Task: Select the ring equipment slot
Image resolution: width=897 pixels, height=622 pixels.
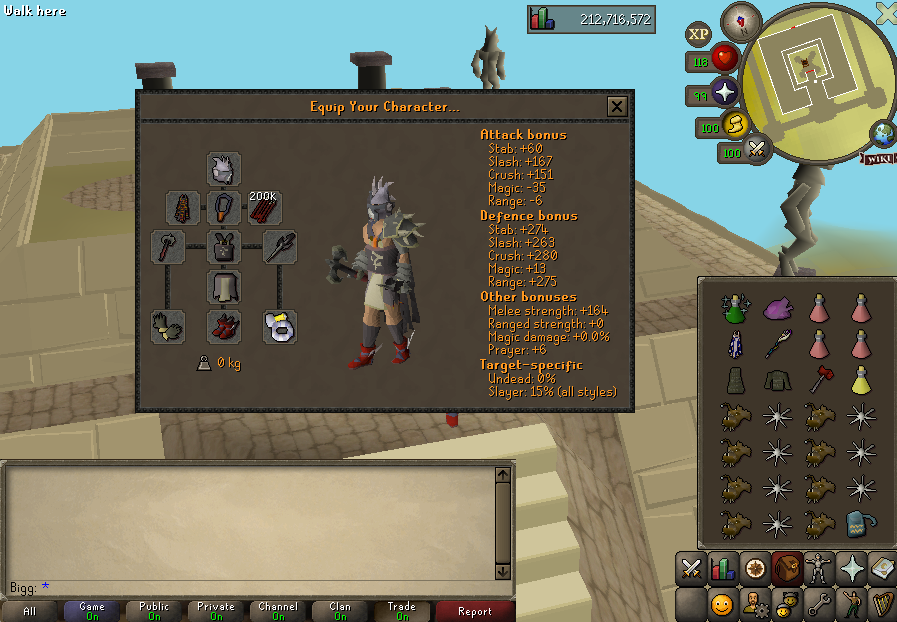Action: [280, 326]
